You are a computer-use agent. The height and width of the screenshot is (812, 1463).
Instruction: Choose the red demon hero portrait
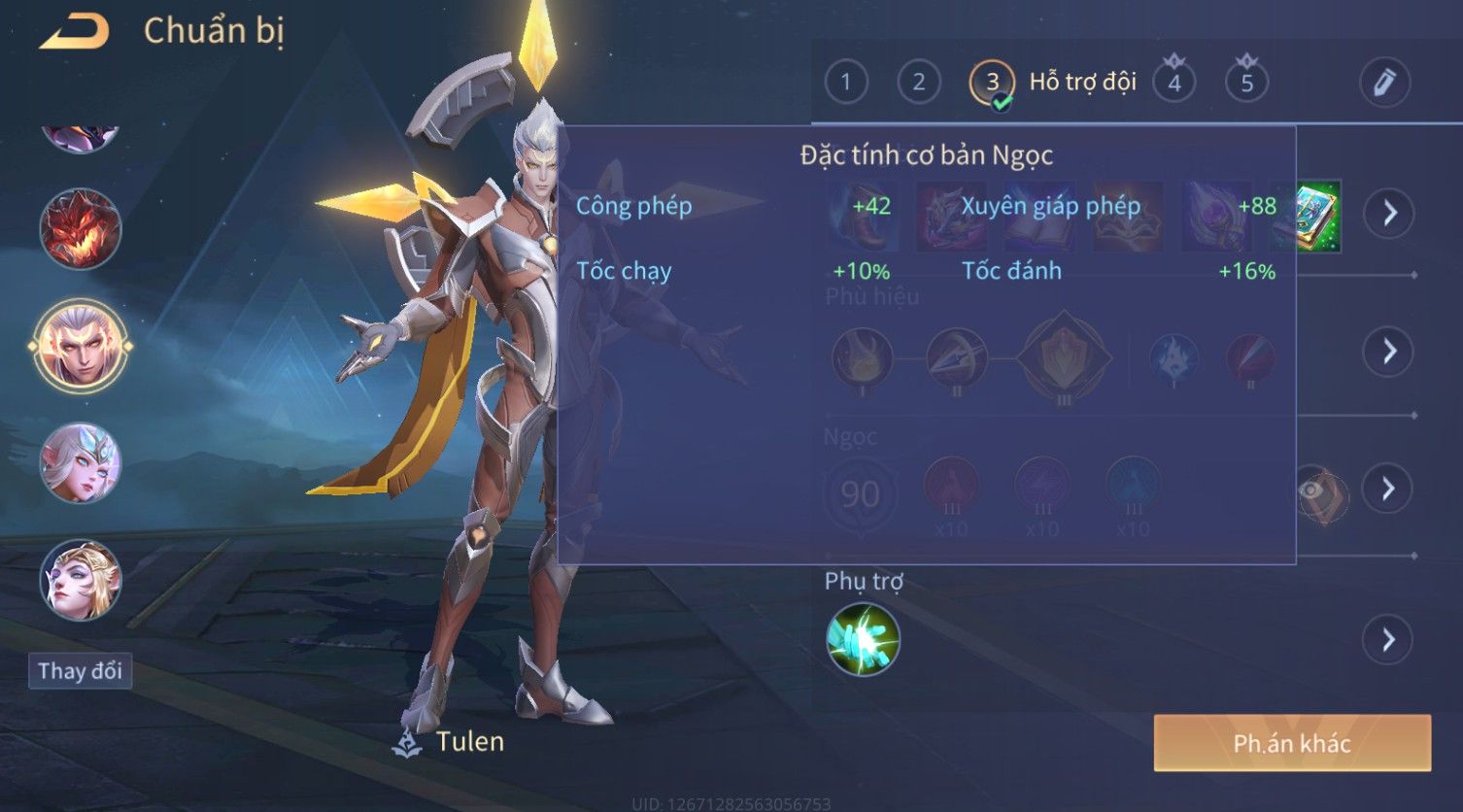[x=81, y=229]
